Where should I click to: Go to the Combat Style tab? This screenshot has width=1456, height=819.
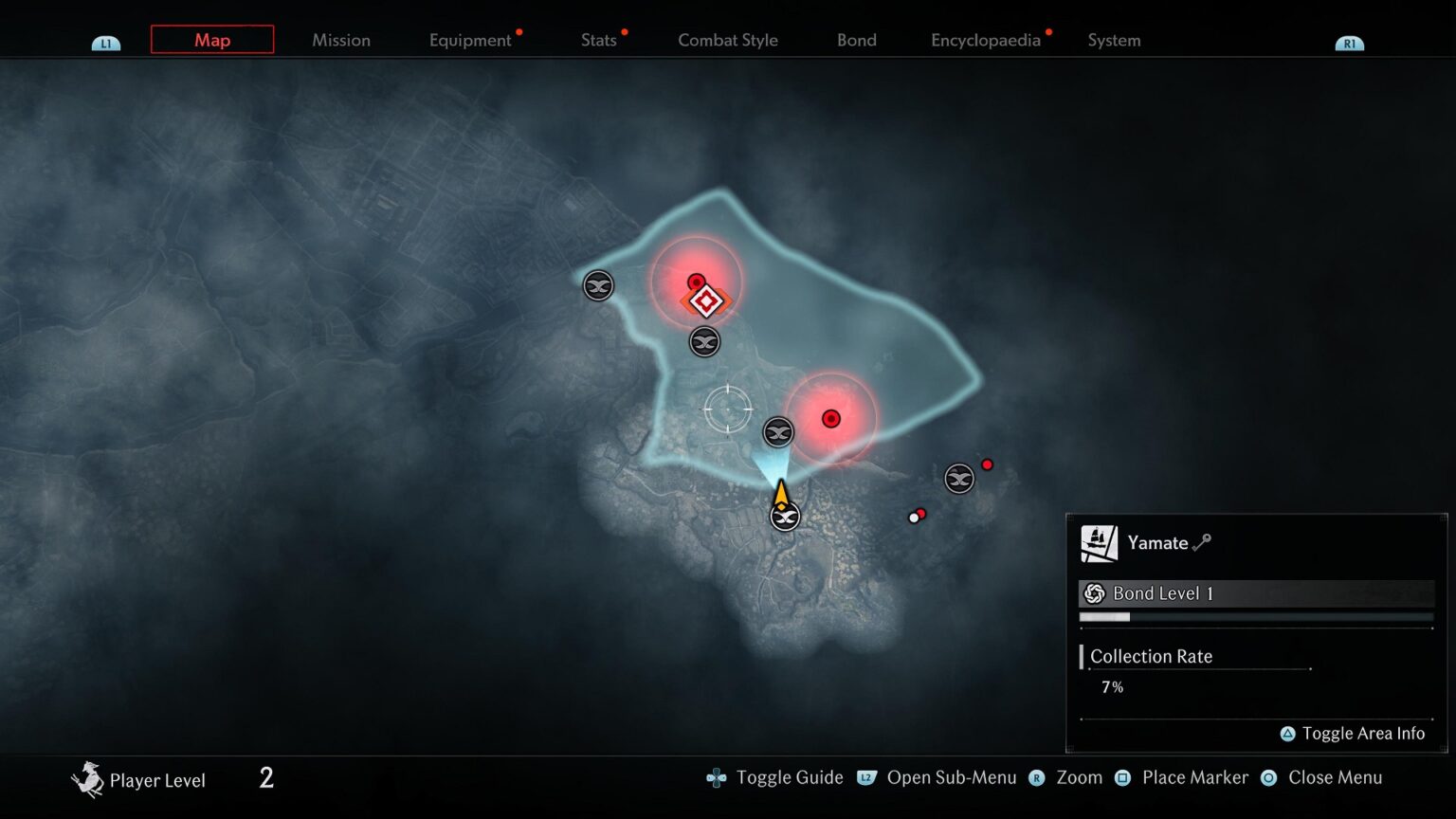click(728, 40)
